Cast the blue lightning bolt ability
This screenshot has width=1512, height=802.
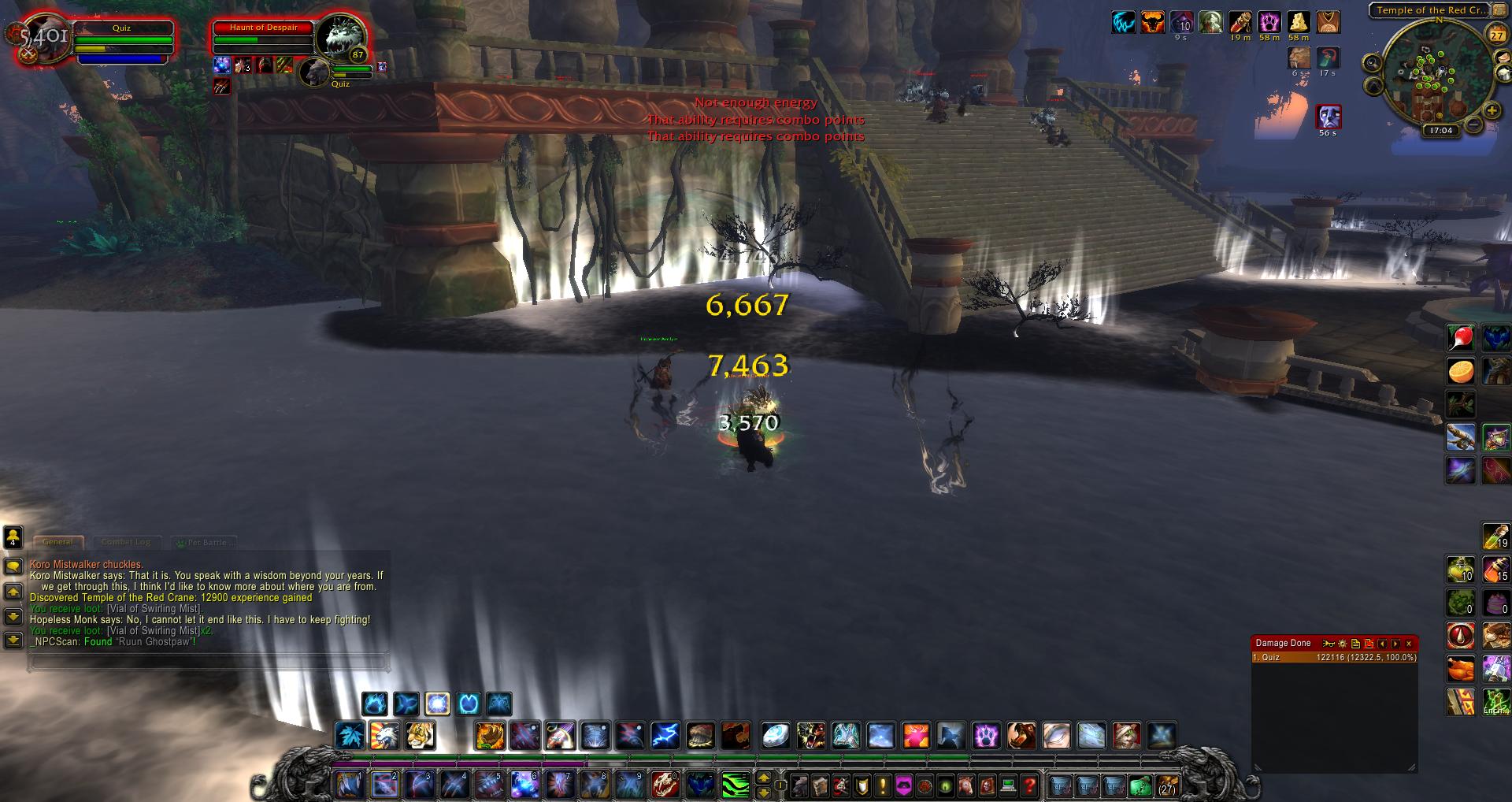click(x=665, y=736)
